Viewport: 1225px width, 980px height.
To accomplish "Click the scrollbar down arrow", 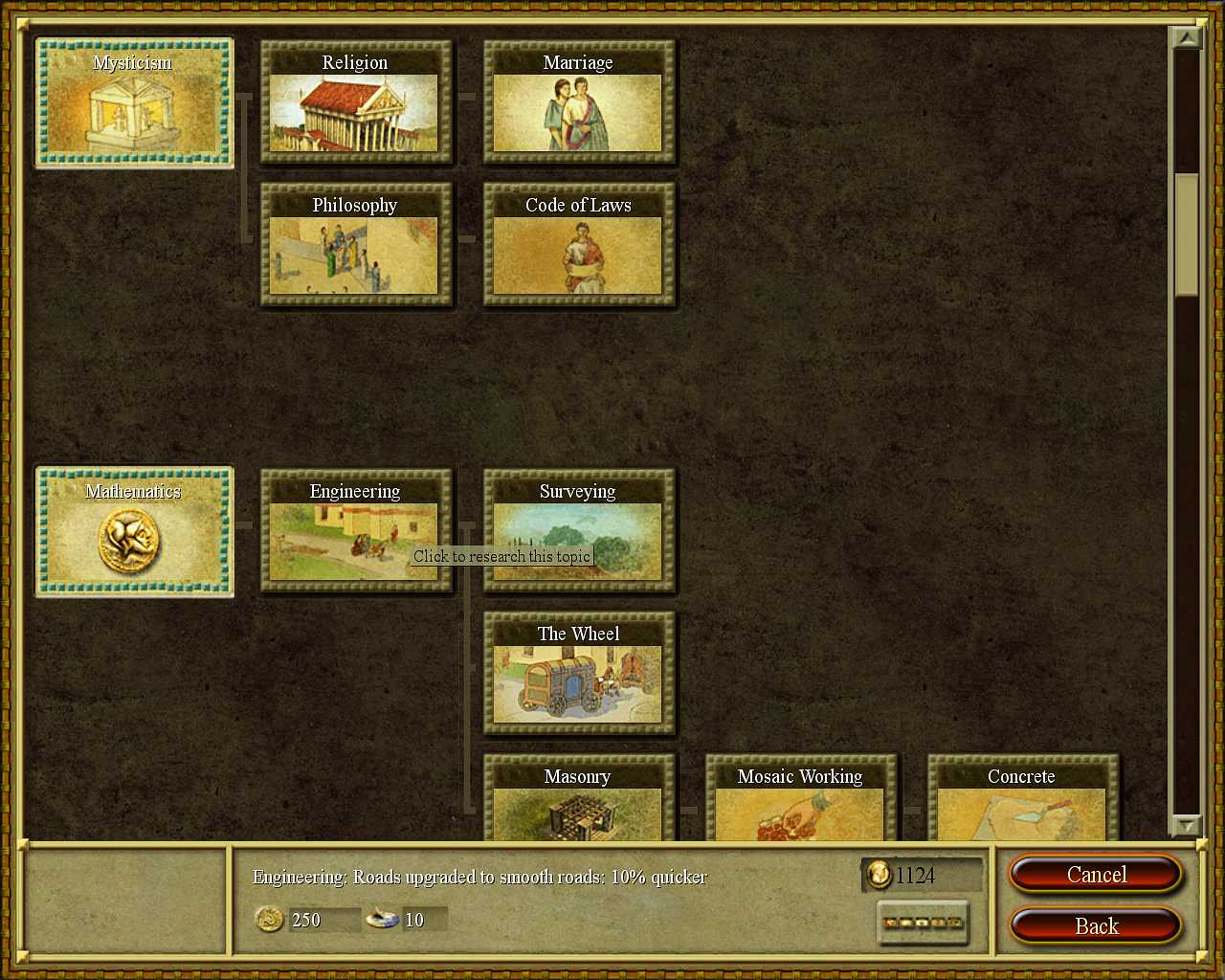I will point(1187,824).
